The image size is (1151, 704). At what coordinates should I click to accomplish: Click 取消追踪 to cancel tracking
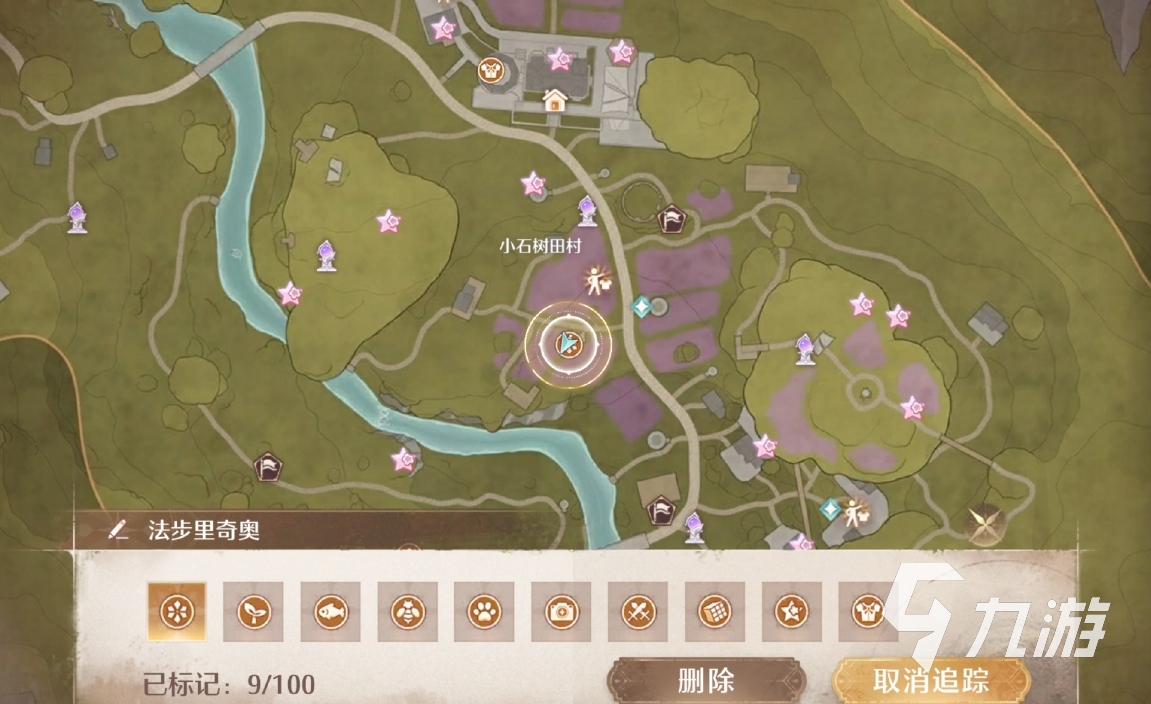pyautogui.click(x=930, y=681)
